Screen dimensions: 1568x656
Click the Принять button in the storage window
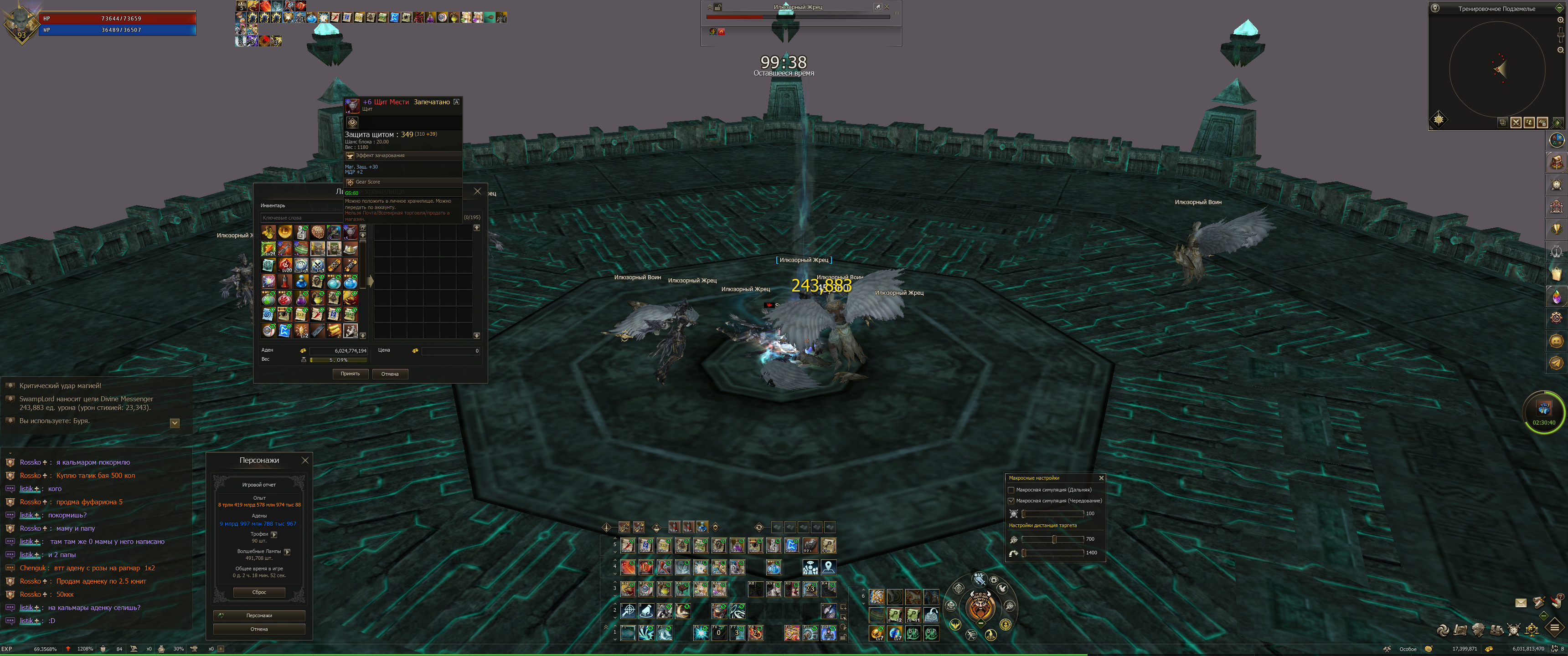pyautogui.click(x=350, y=374)
